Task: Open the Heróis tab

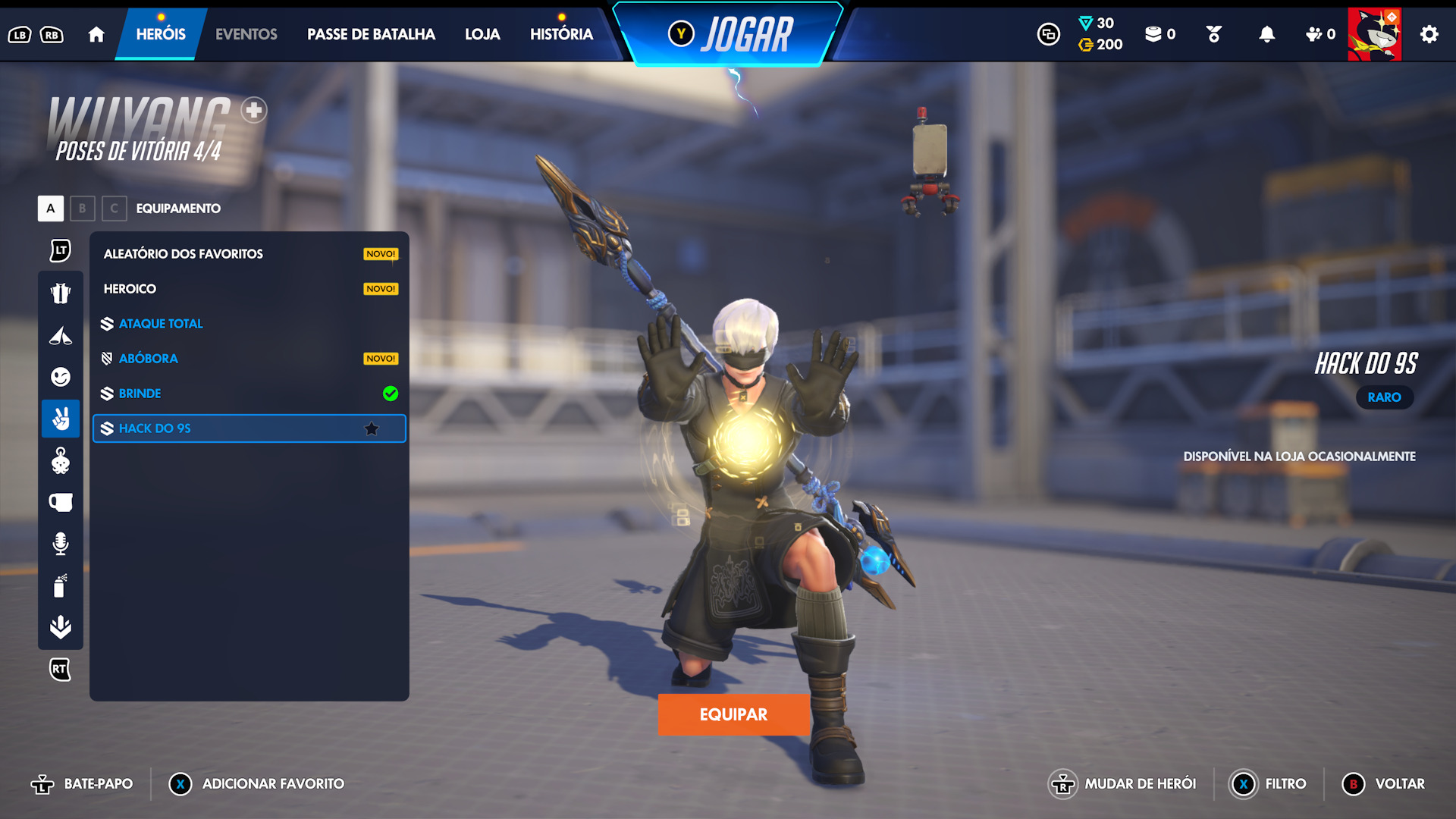Action: 161,34
